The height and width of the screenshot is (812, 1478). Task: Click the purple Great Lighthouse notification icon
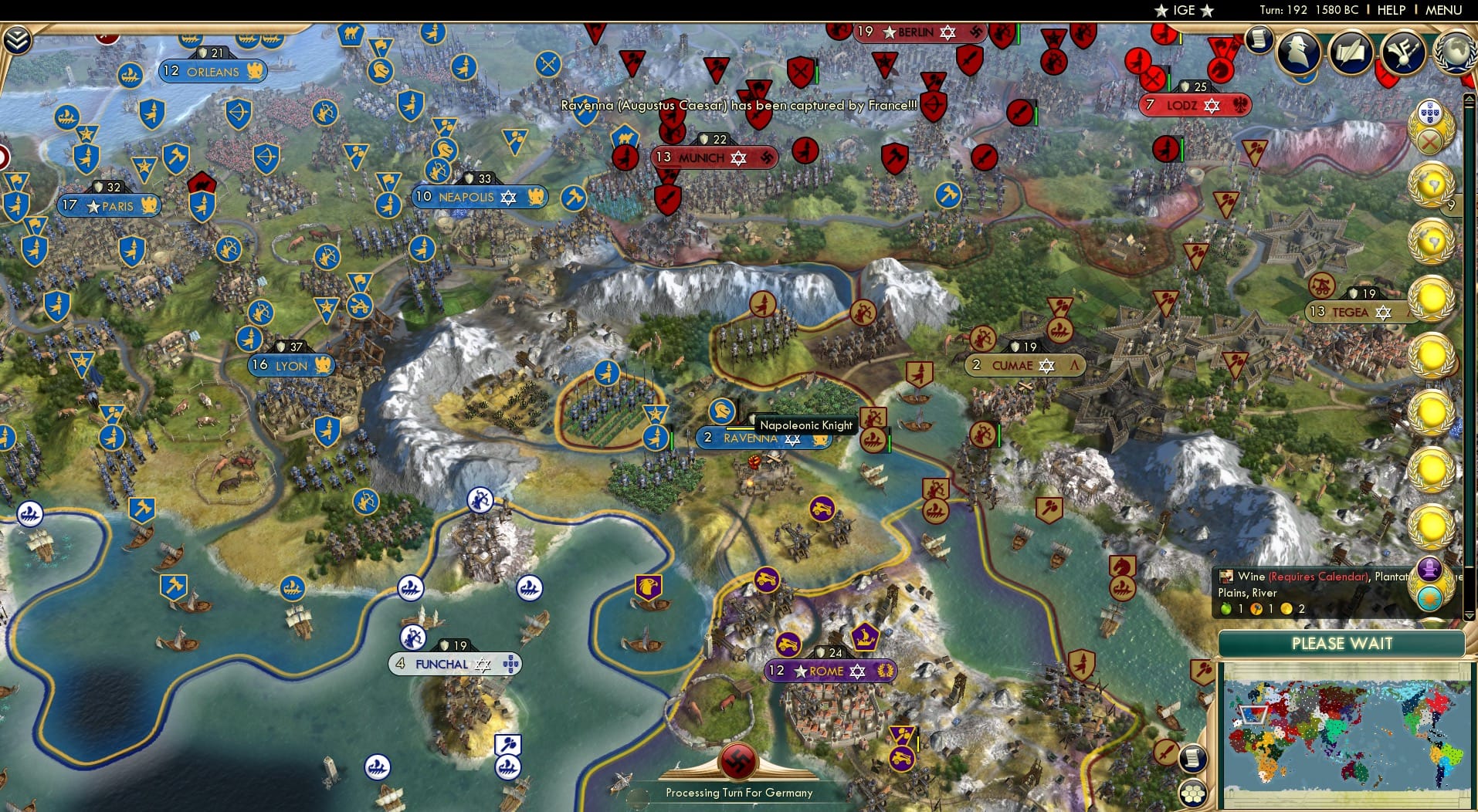(1429, 567)
